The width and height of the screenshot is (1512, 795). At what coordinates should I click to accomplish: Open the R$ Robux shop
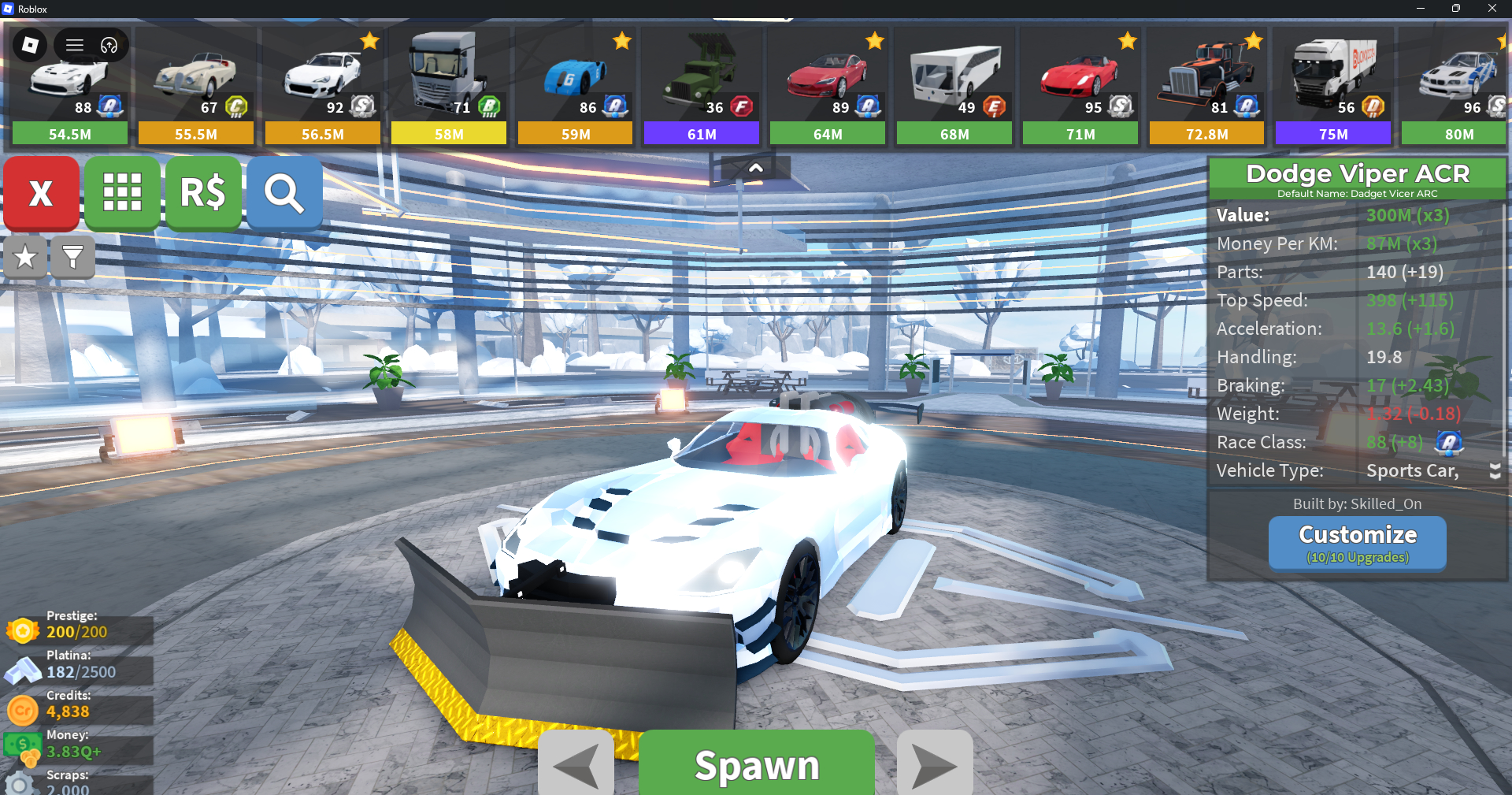(x=203, y=193)
